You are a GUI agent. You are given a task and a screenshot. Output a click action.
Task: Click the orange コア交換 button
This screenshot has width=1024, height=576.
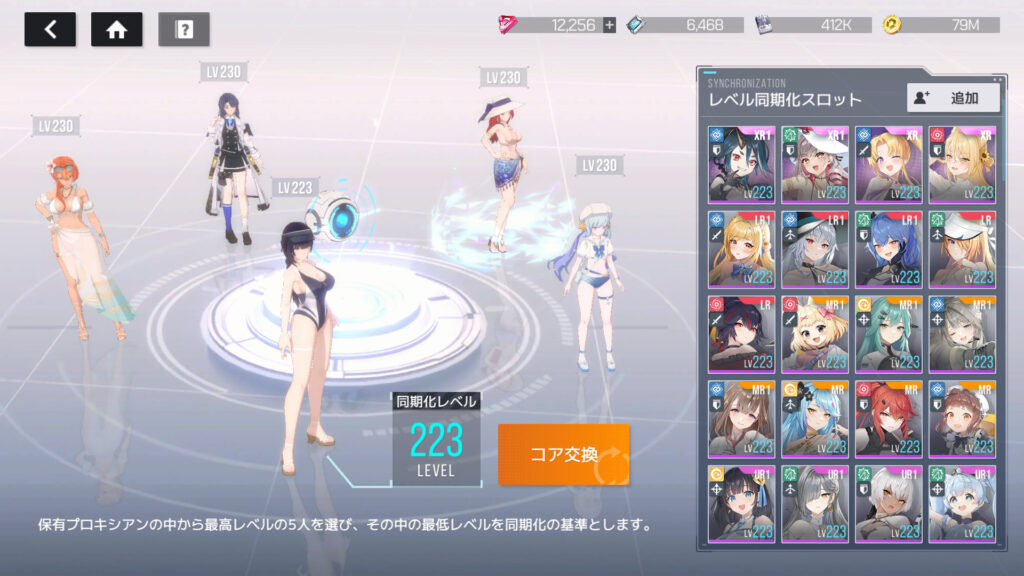[564, 454]
